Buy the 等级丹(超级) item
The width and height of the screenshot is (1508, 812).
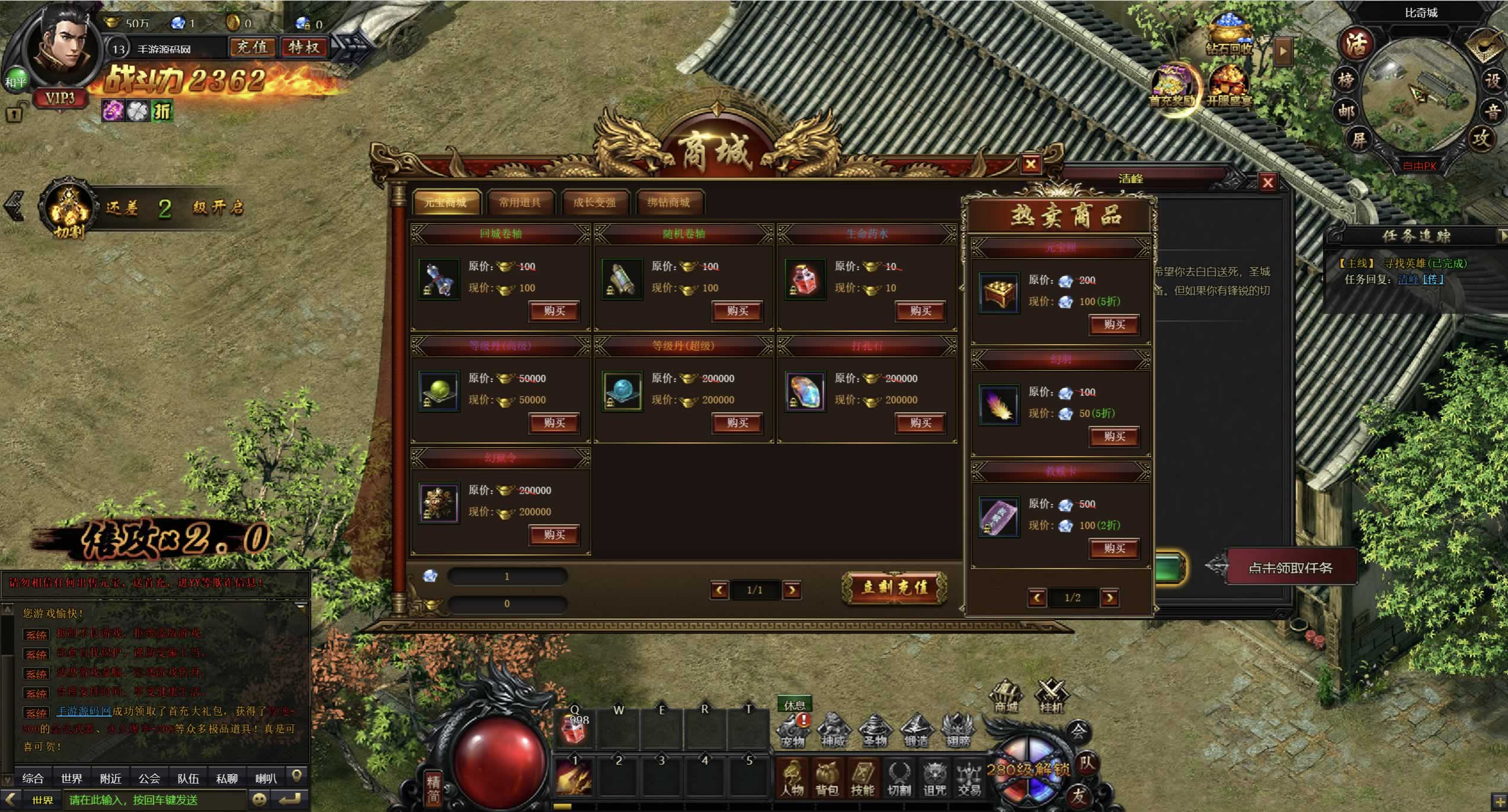click(737, 423)
